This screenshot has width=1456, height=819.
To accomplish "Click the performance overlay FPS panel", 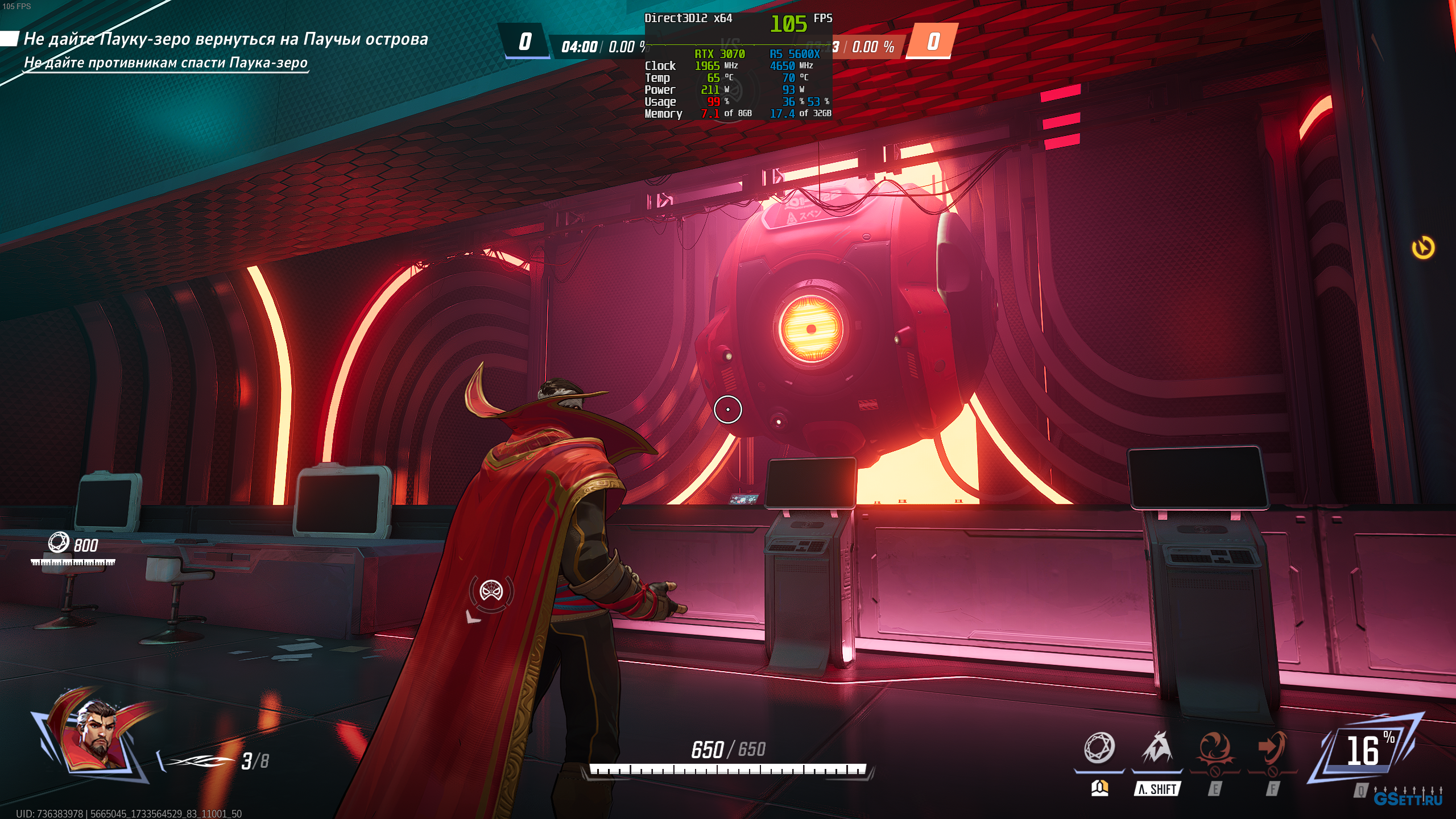I will [738, 65].
